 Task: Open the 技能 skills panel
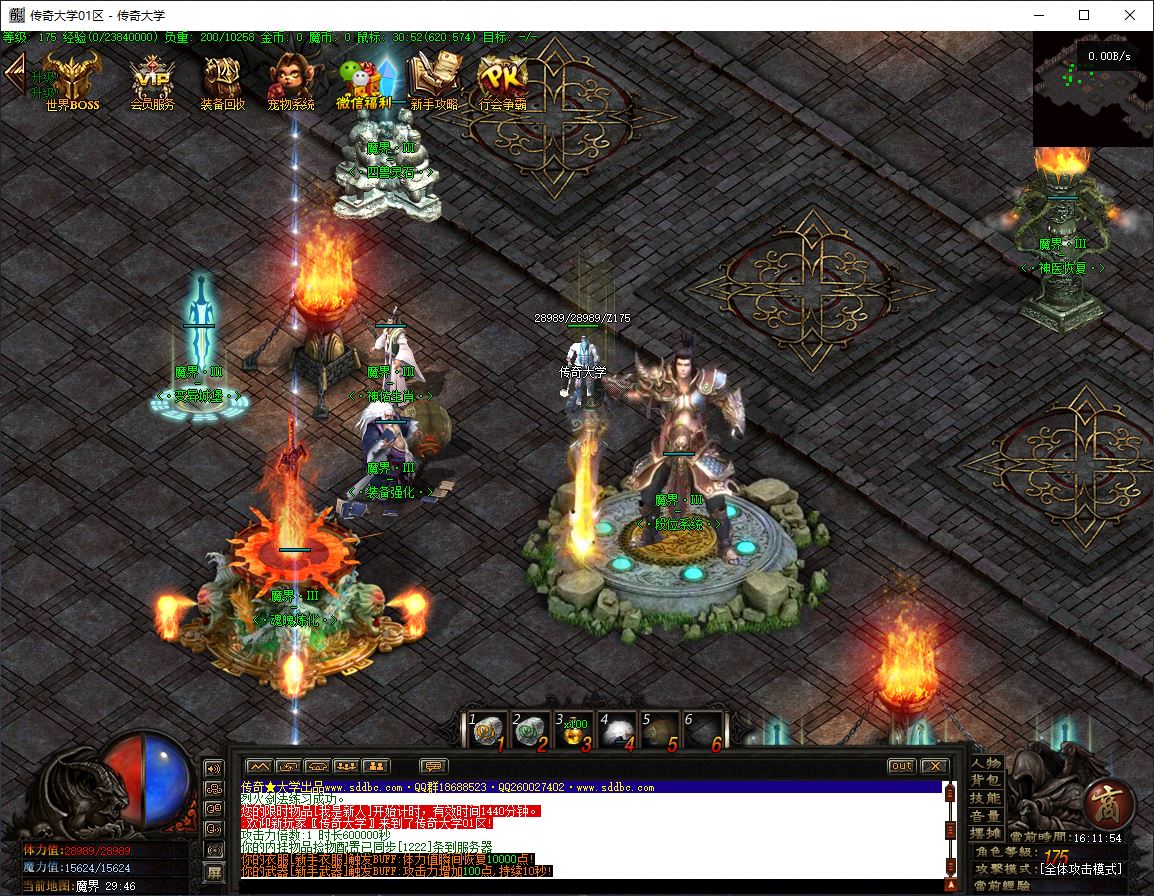[x=986, y=798]
